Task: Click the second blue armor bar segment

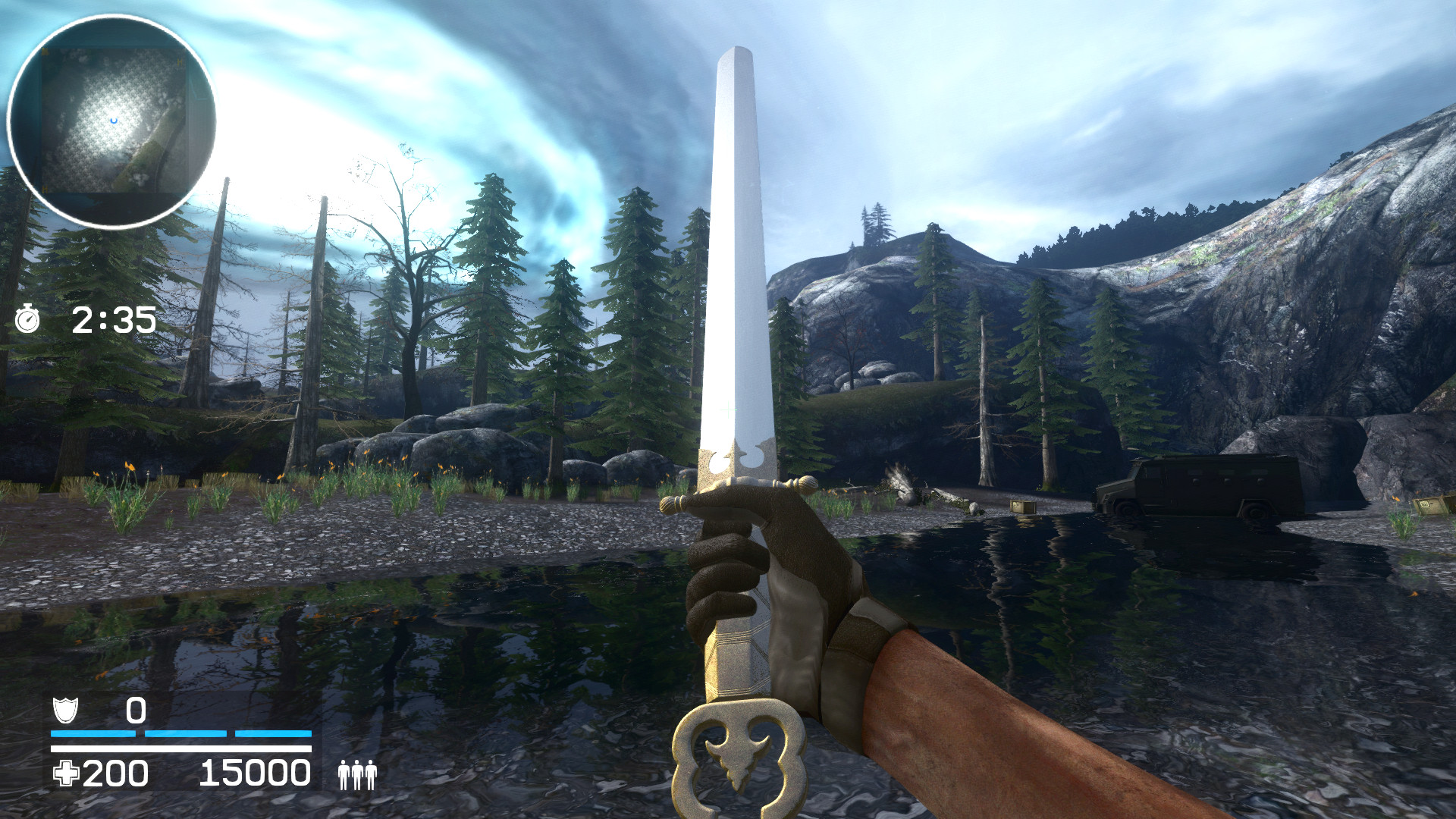Action: tap(186, 733)
